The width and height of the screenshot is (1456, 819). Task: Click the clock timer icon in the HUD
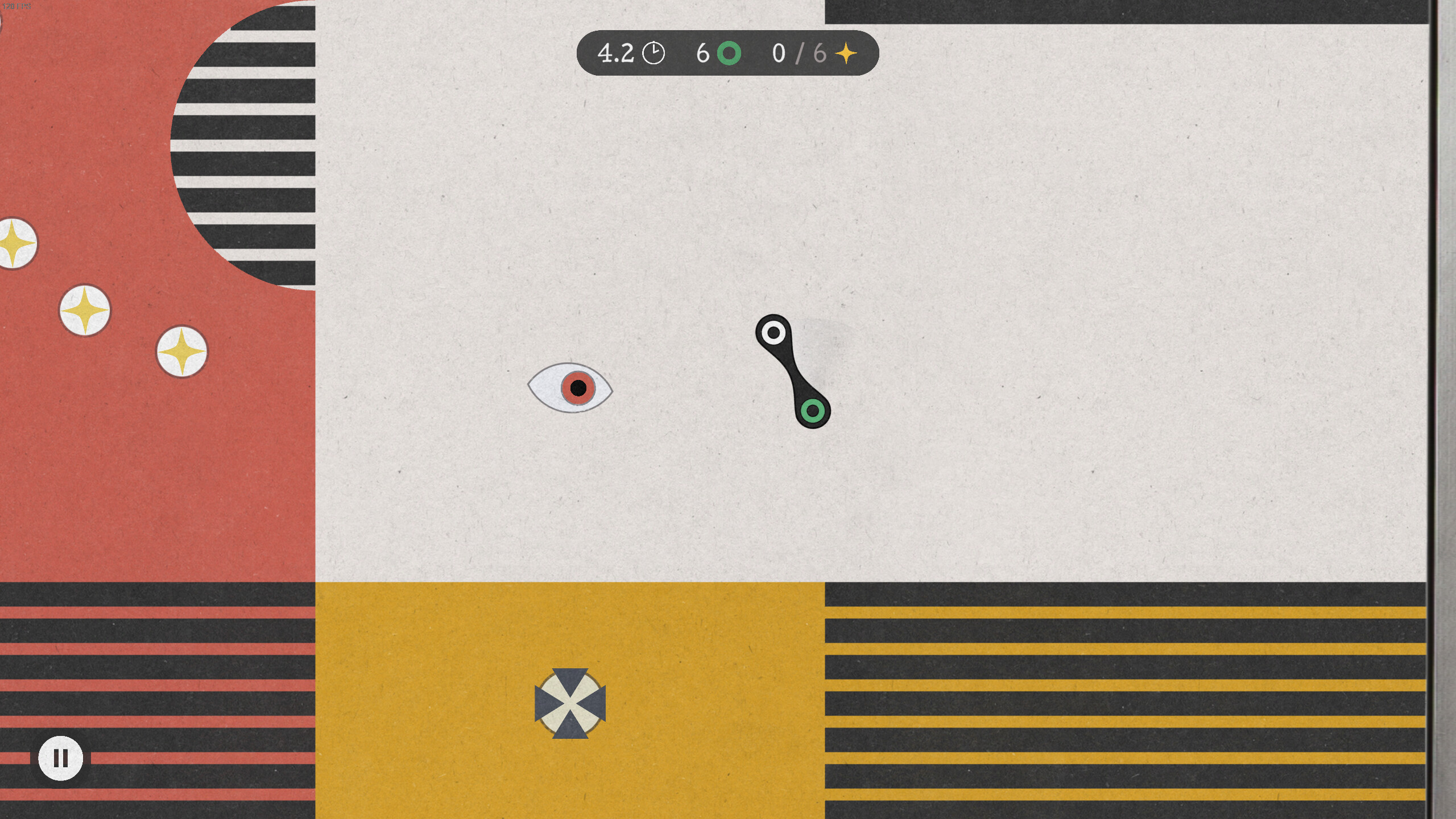point(653,53)
